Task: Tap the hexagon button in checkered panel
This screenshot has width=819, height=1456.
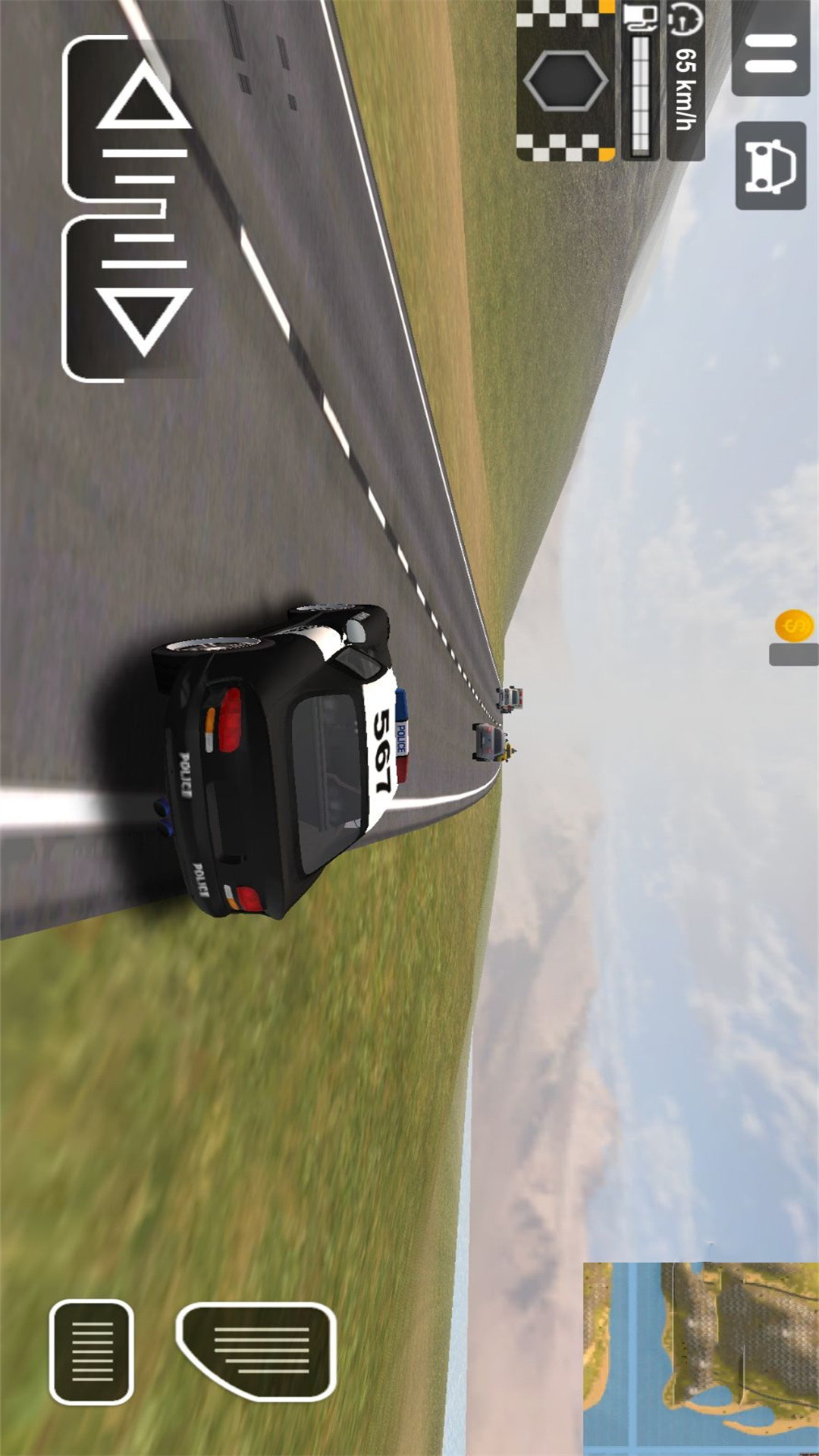Action: 566,80
